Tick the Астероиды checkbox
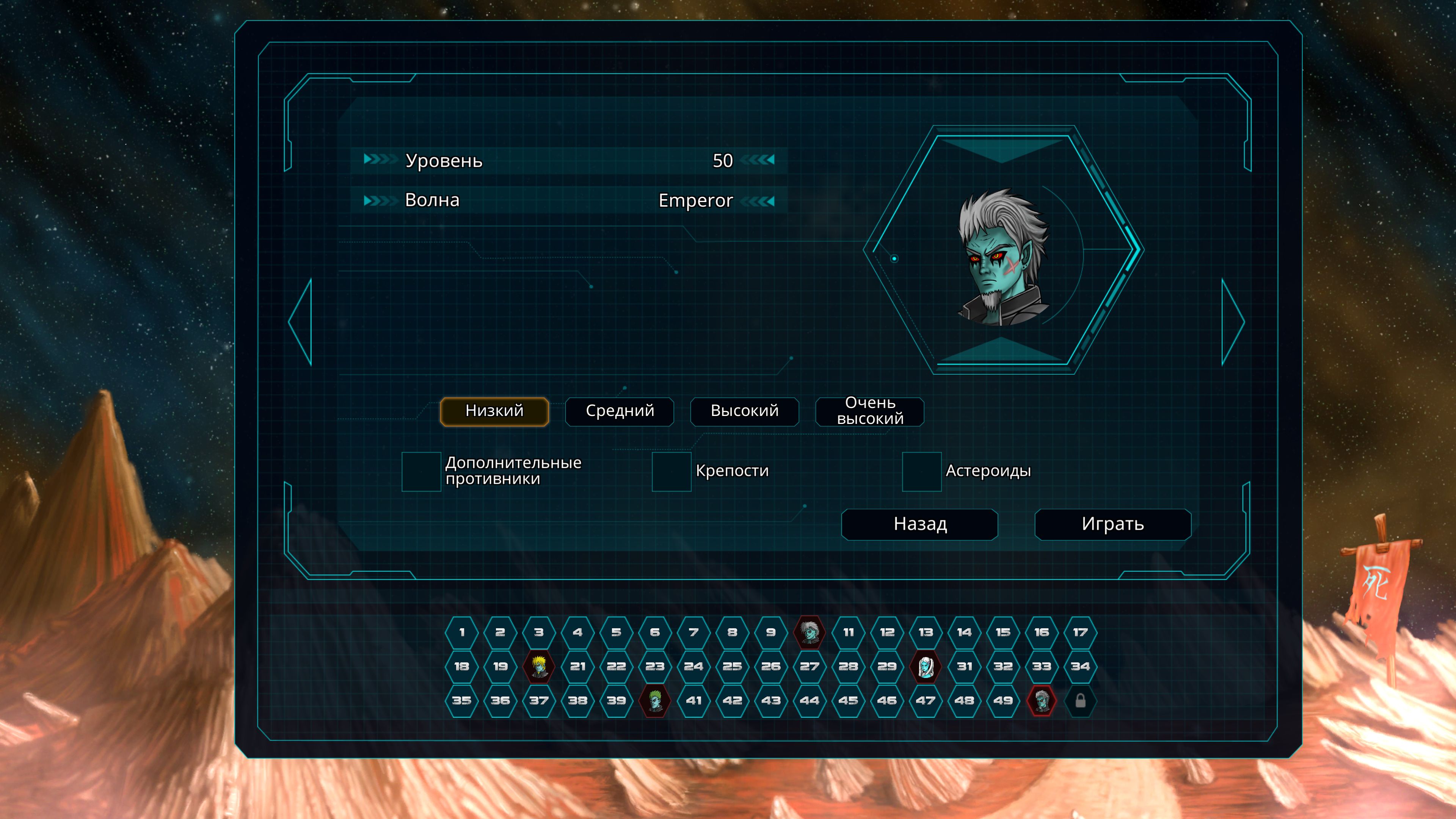1456x819 pixels. [x=921, y=471]
